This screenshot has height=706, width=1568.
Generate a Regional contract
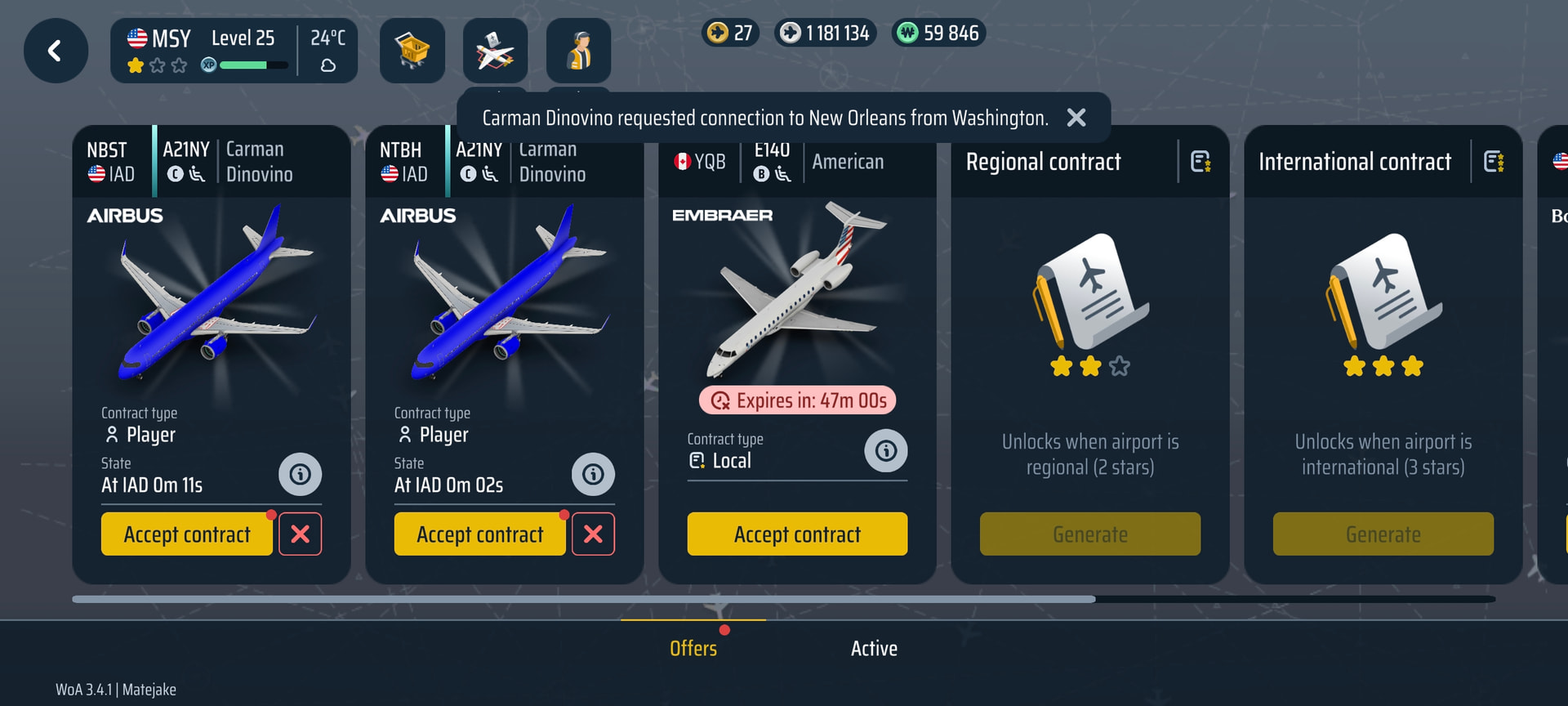click(x=1090, y=534)
